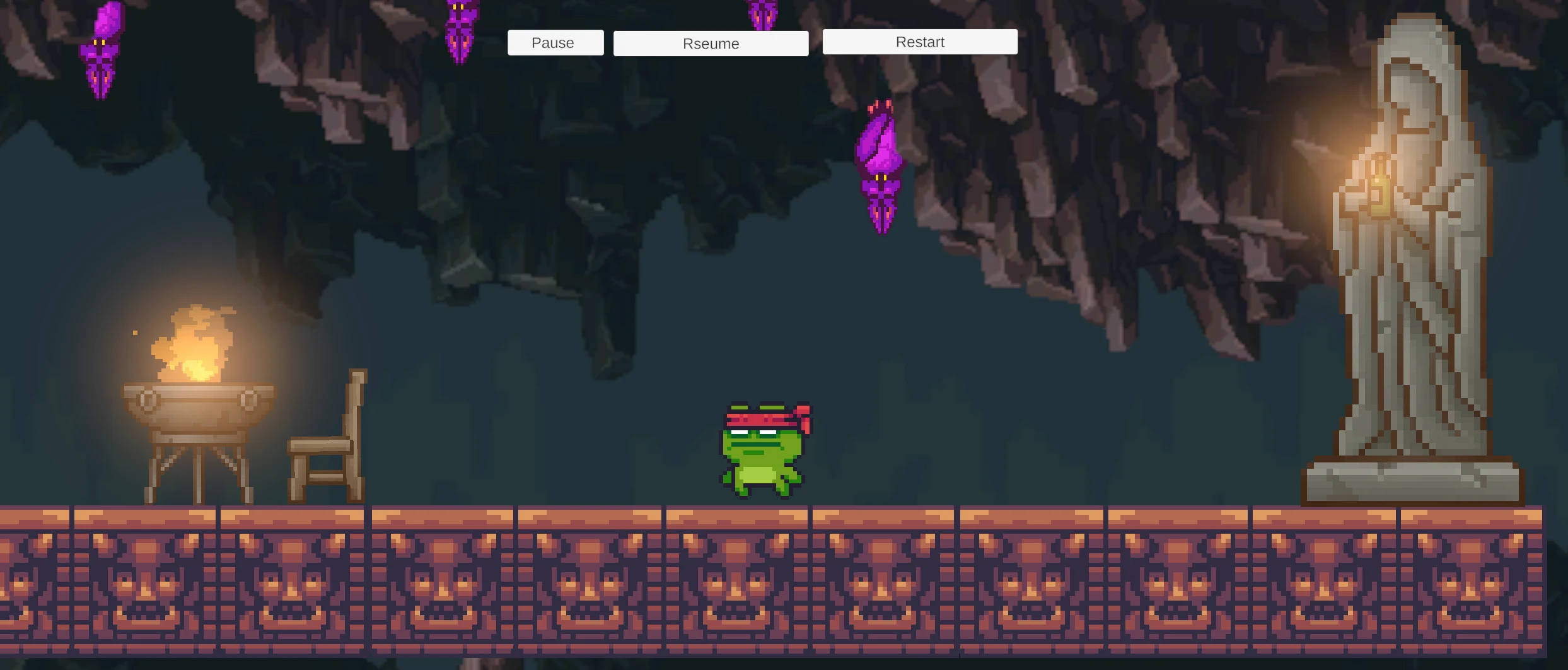1568x670 pixels.
Task: Restart the game with the Restart button
Action: 919,42
